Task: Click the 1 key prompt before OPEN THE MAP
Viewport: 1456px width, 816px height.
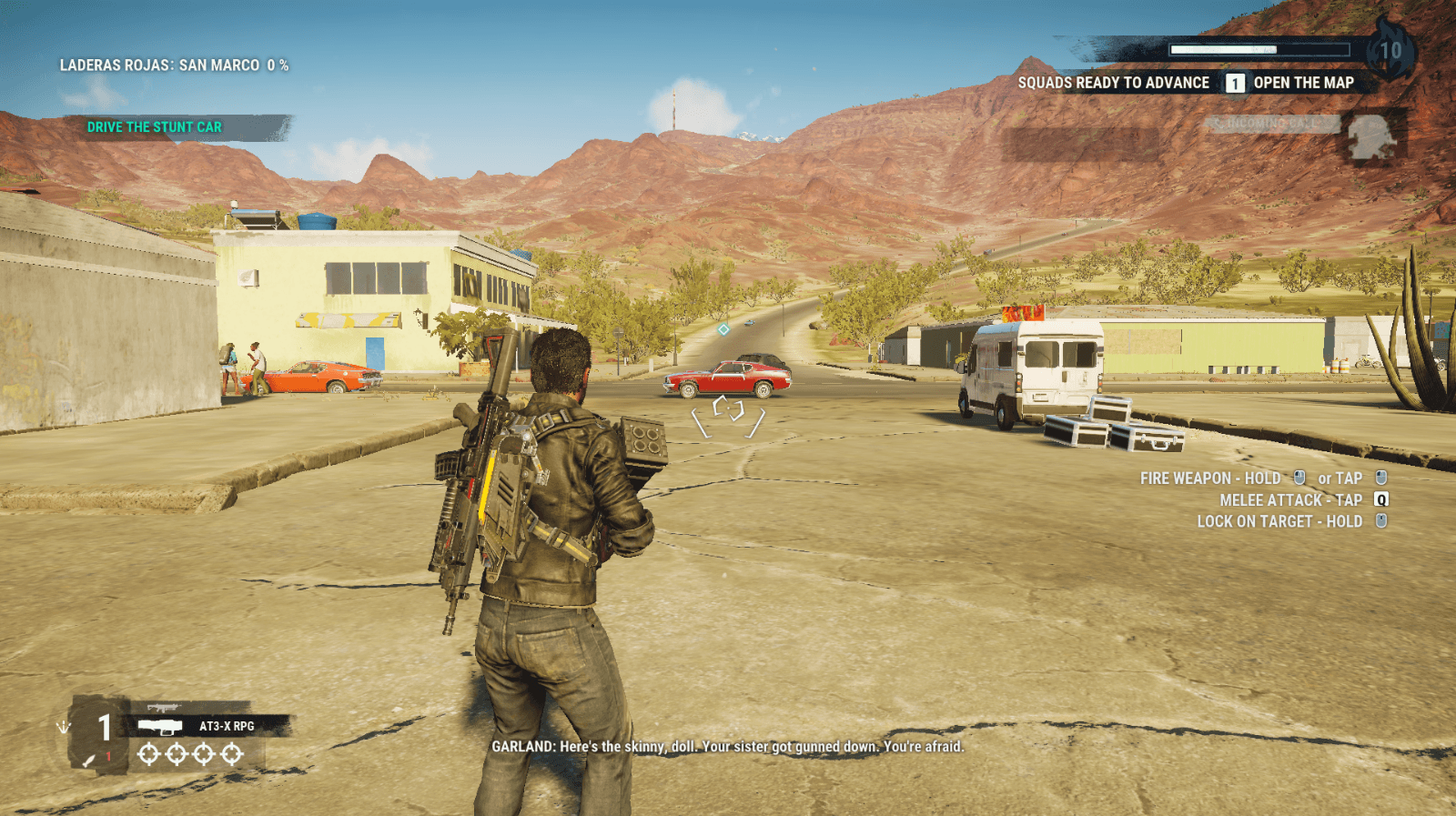Action: [1236, 83]
